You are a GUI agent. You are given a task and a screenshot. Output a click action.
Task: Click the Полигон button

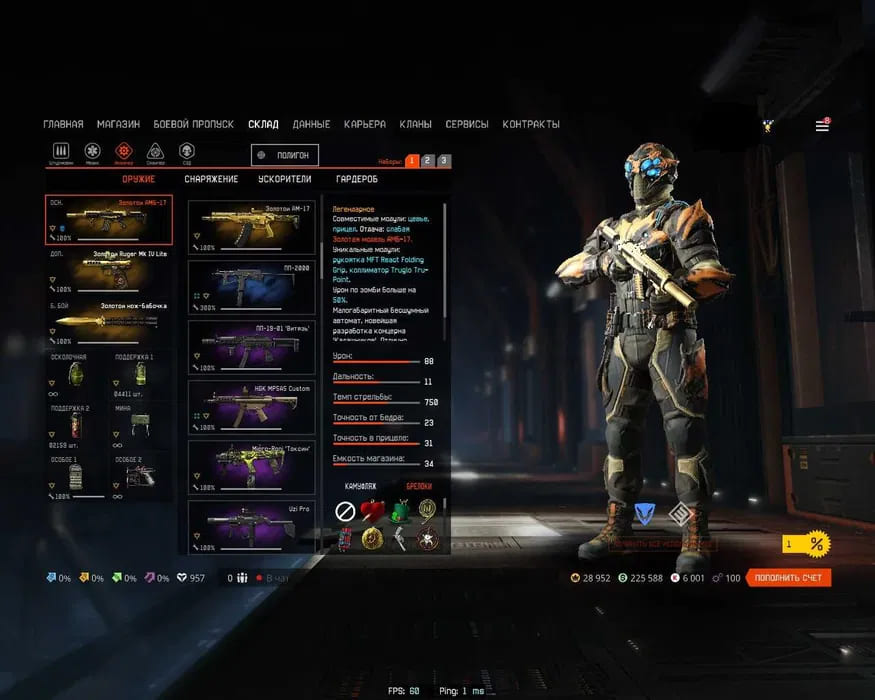coord(285,155)
